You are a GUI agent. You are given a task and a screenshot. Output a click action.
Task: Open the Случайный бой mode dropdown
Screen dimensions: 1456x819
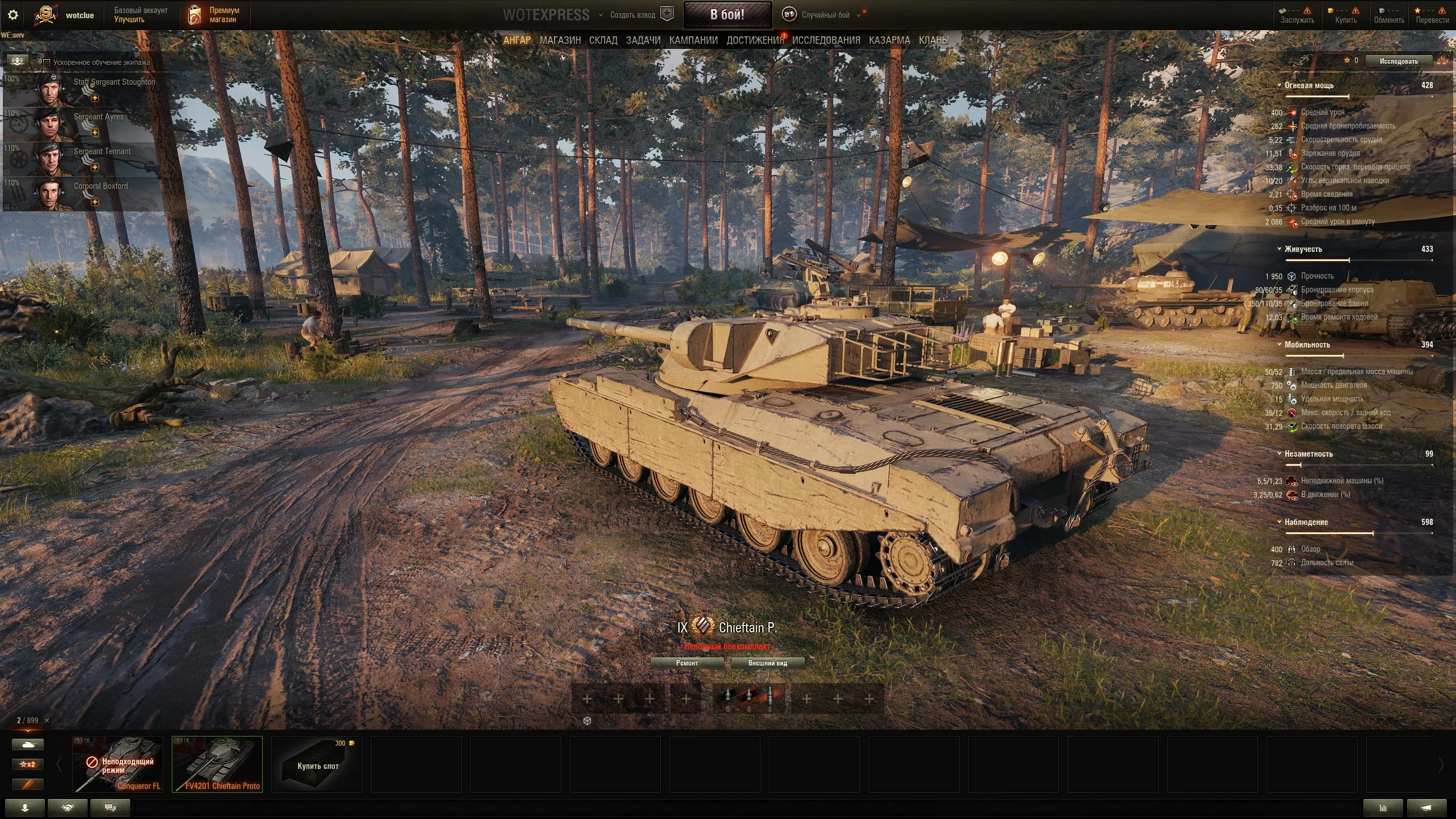[825, 15]
